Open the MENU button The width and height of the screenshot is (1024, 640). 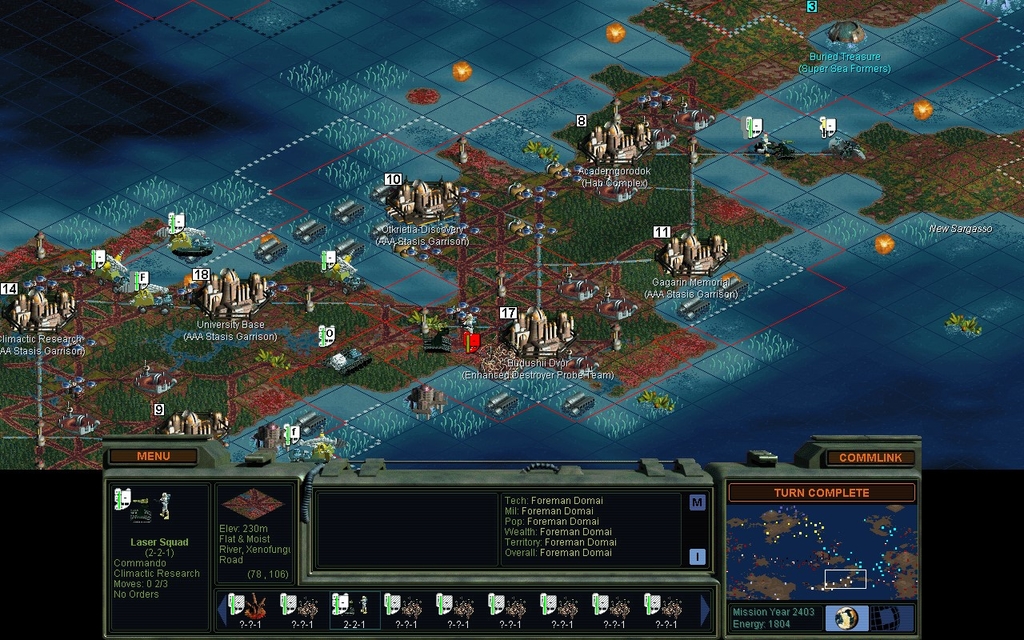(x=153, y=456)
